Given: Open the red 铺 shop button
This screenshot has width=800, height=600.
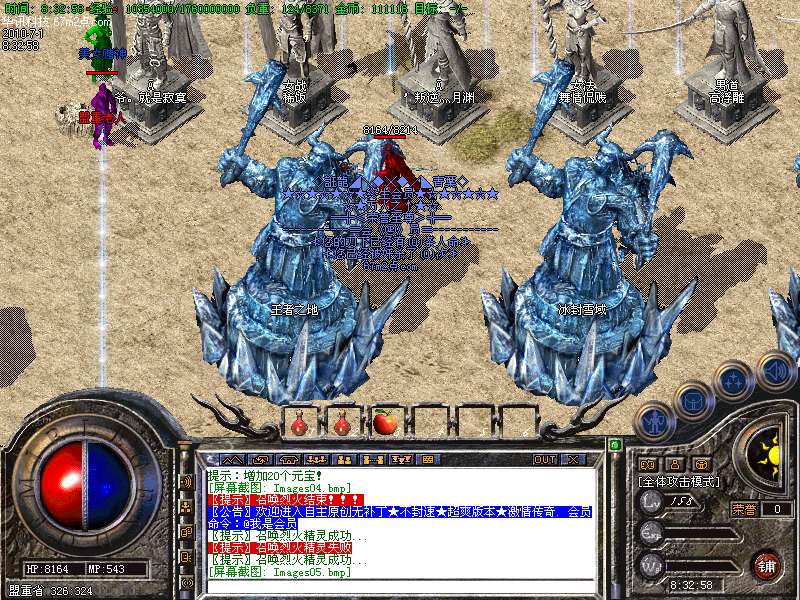Looking at the screenshot, I should pyautogui.click(x=766, y=564).
